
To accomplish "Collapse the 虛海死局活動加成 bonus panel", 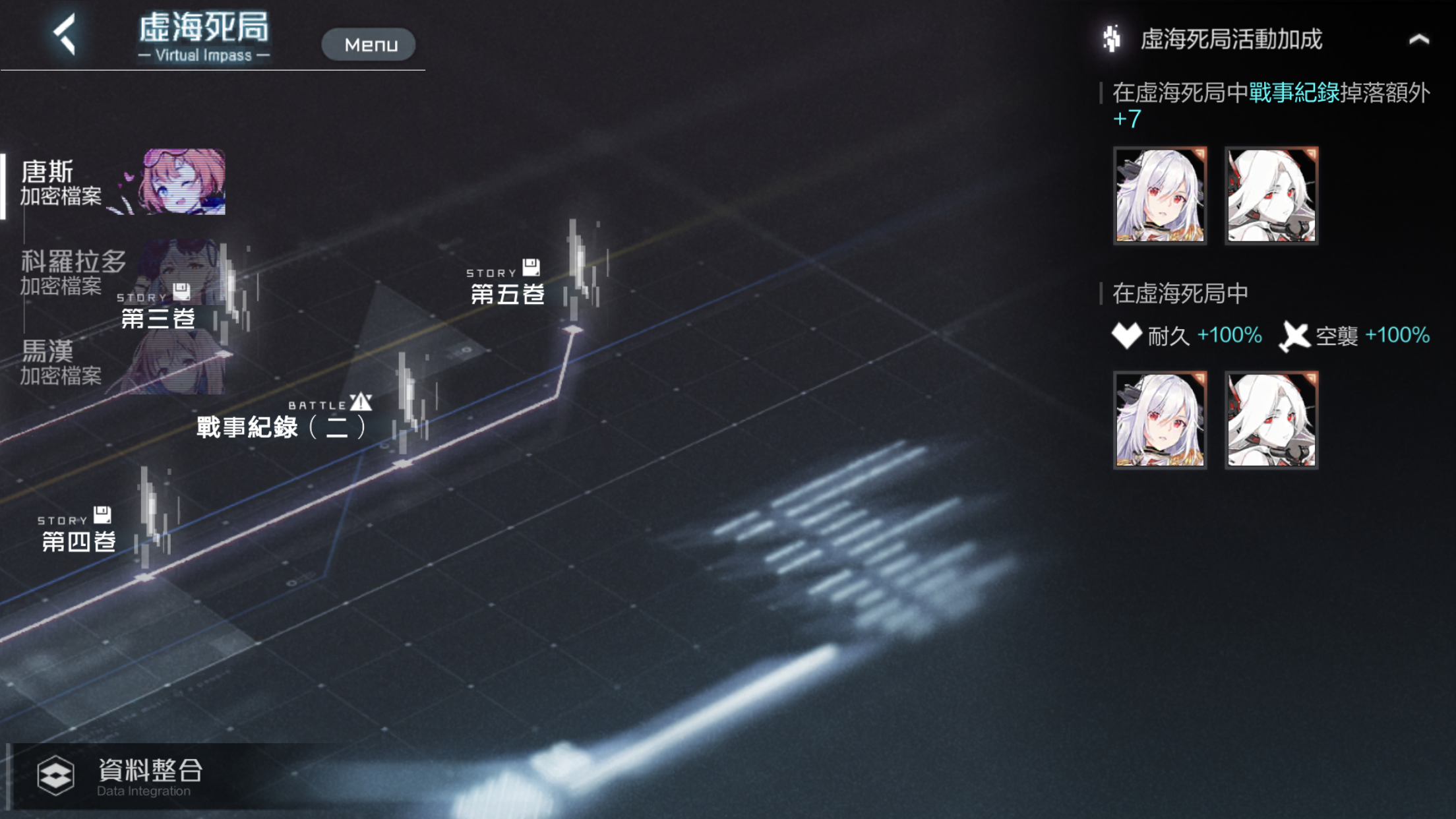I will (x=1418, y=40).
